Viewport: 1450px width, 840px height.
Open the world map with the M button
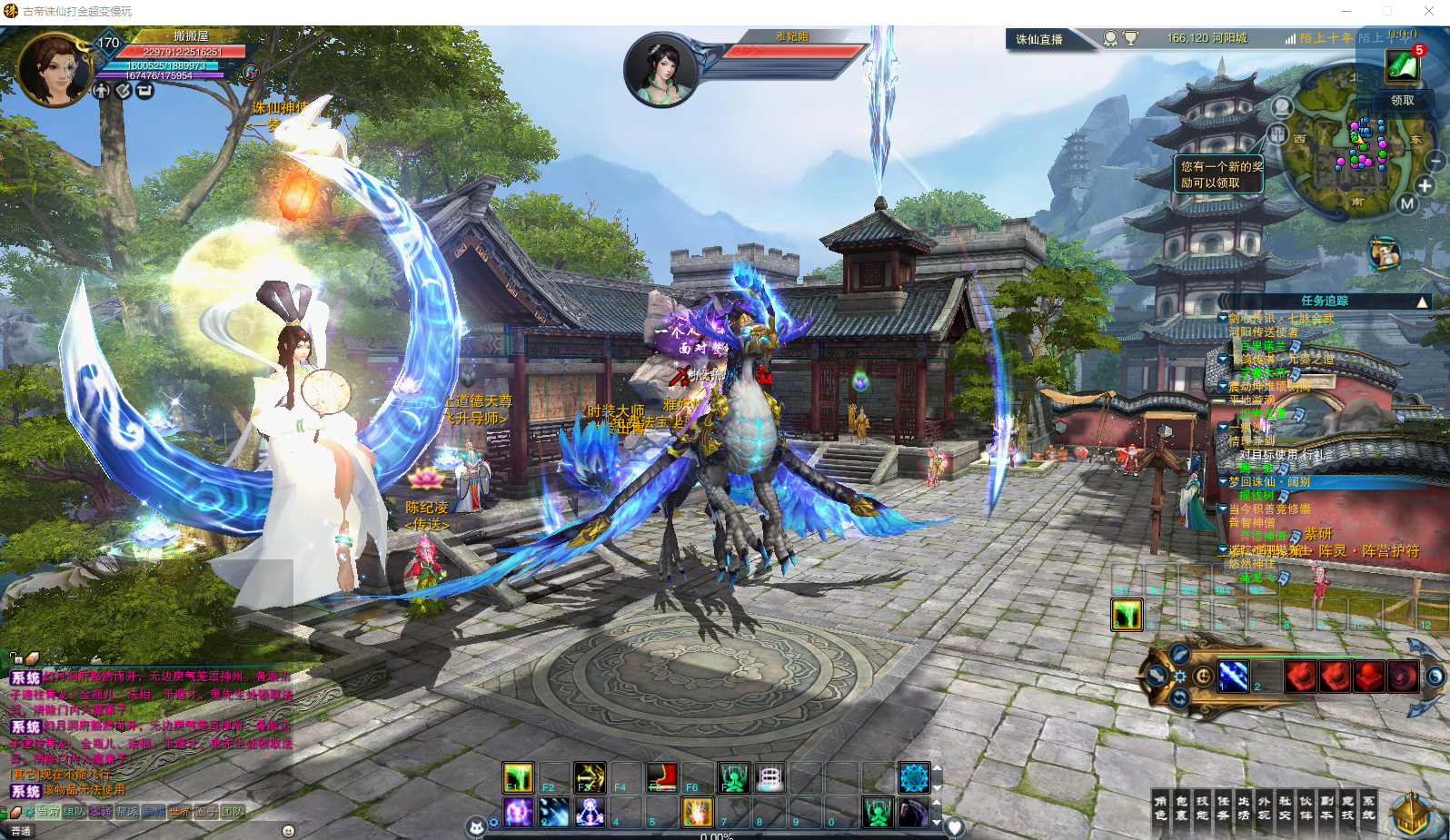point(1406,204)
